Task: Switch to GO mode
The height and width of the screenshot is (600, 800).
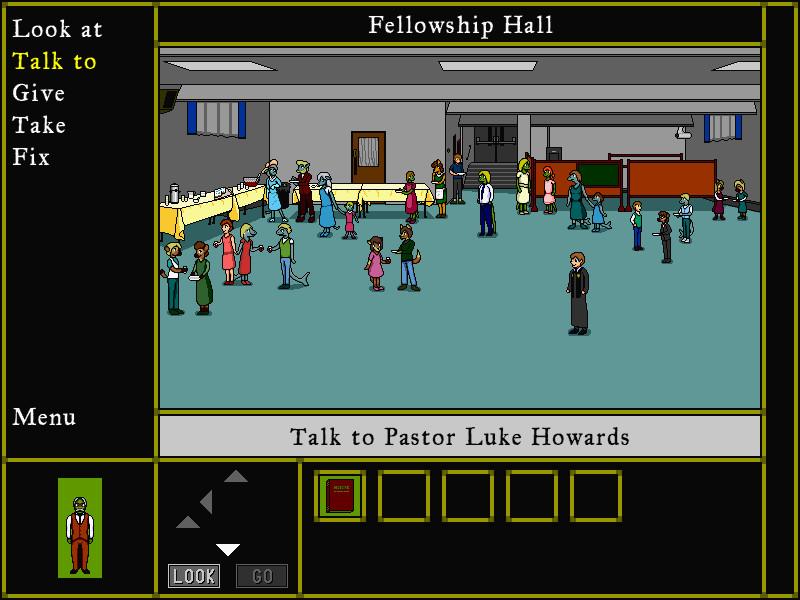Action: [261, 576]
